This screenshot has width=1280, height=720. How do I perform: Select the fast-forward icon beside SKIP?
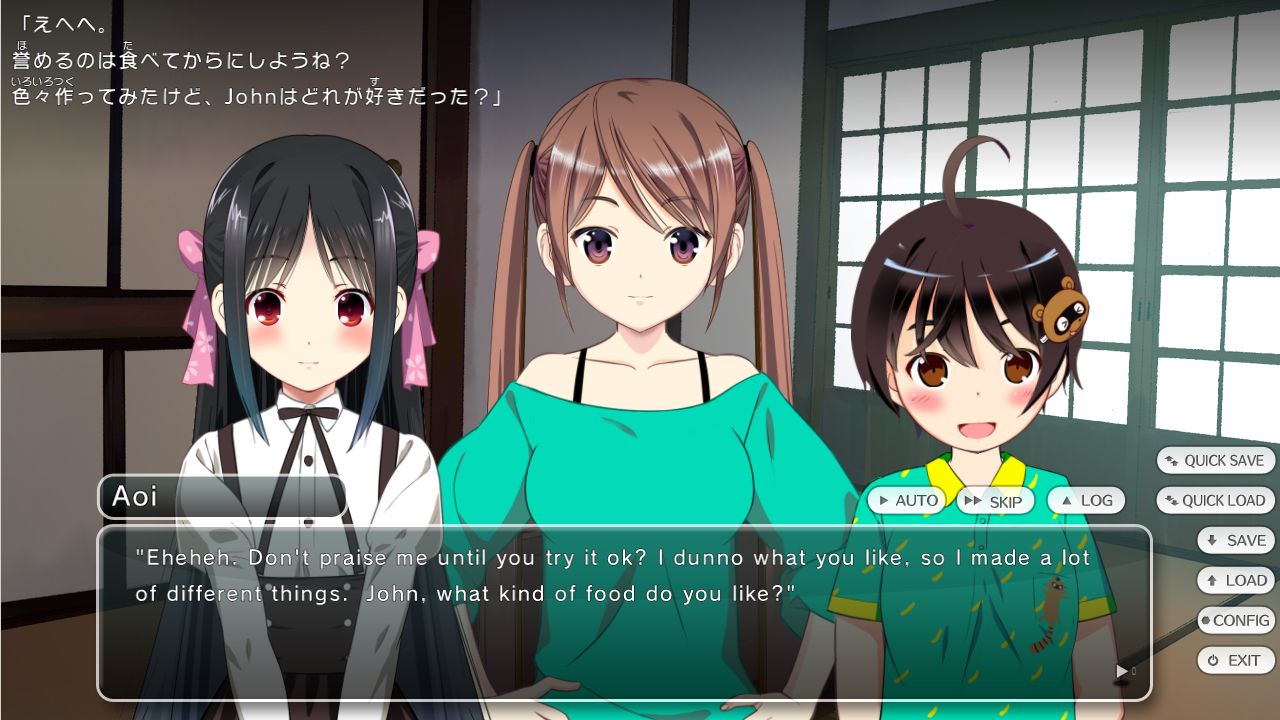coord(974,500)
